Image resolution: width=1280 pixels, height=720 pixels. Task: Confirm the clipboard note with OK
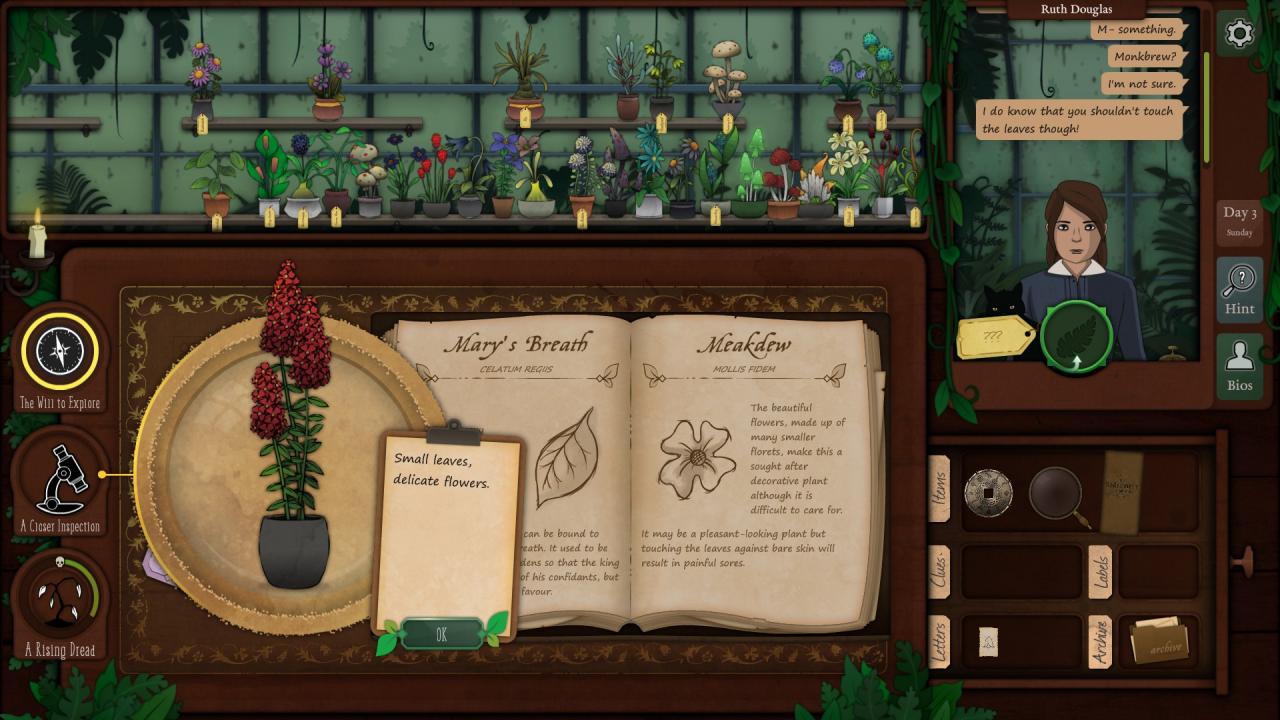[441, 634]
